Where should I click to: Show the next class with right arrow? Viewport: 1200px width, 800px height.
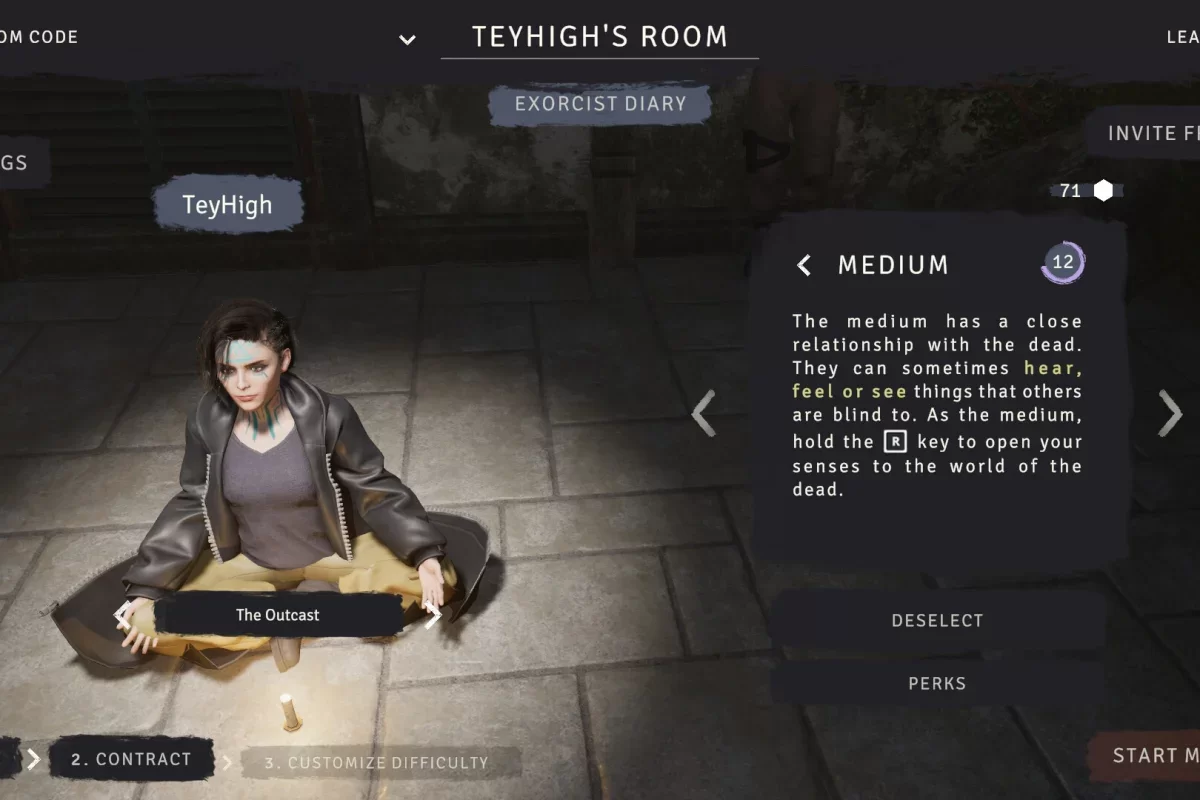coord(1169,413)
